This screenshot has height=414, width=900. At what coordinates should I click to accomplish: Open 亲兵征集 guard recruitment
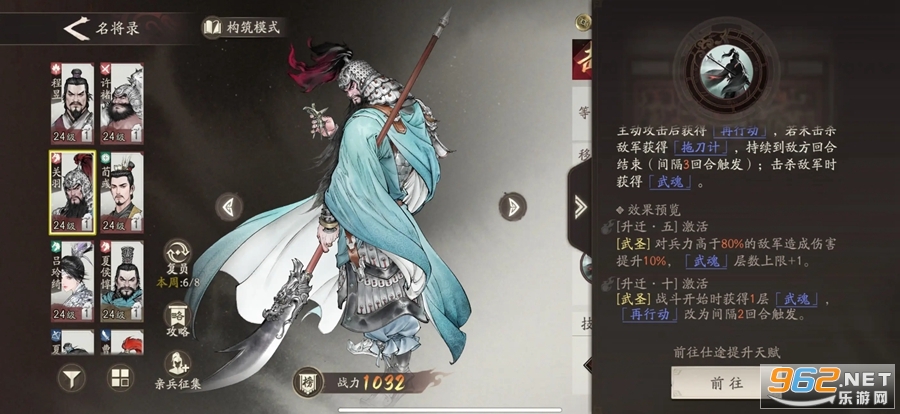(176, 366)
